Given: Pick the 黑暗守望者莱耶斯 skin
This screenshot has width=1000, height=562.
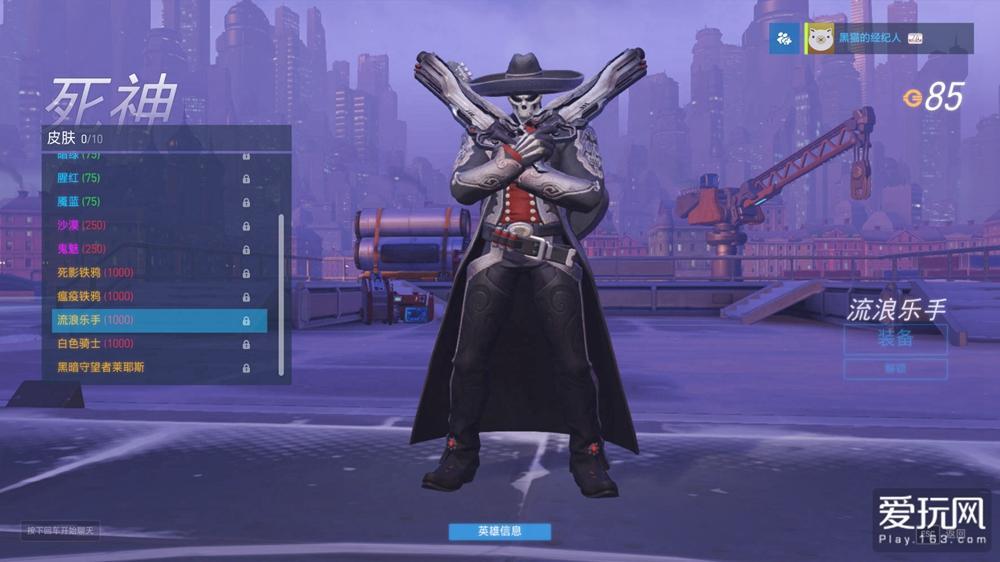Looking at the screenshot, I should click(x=150, y=367).
